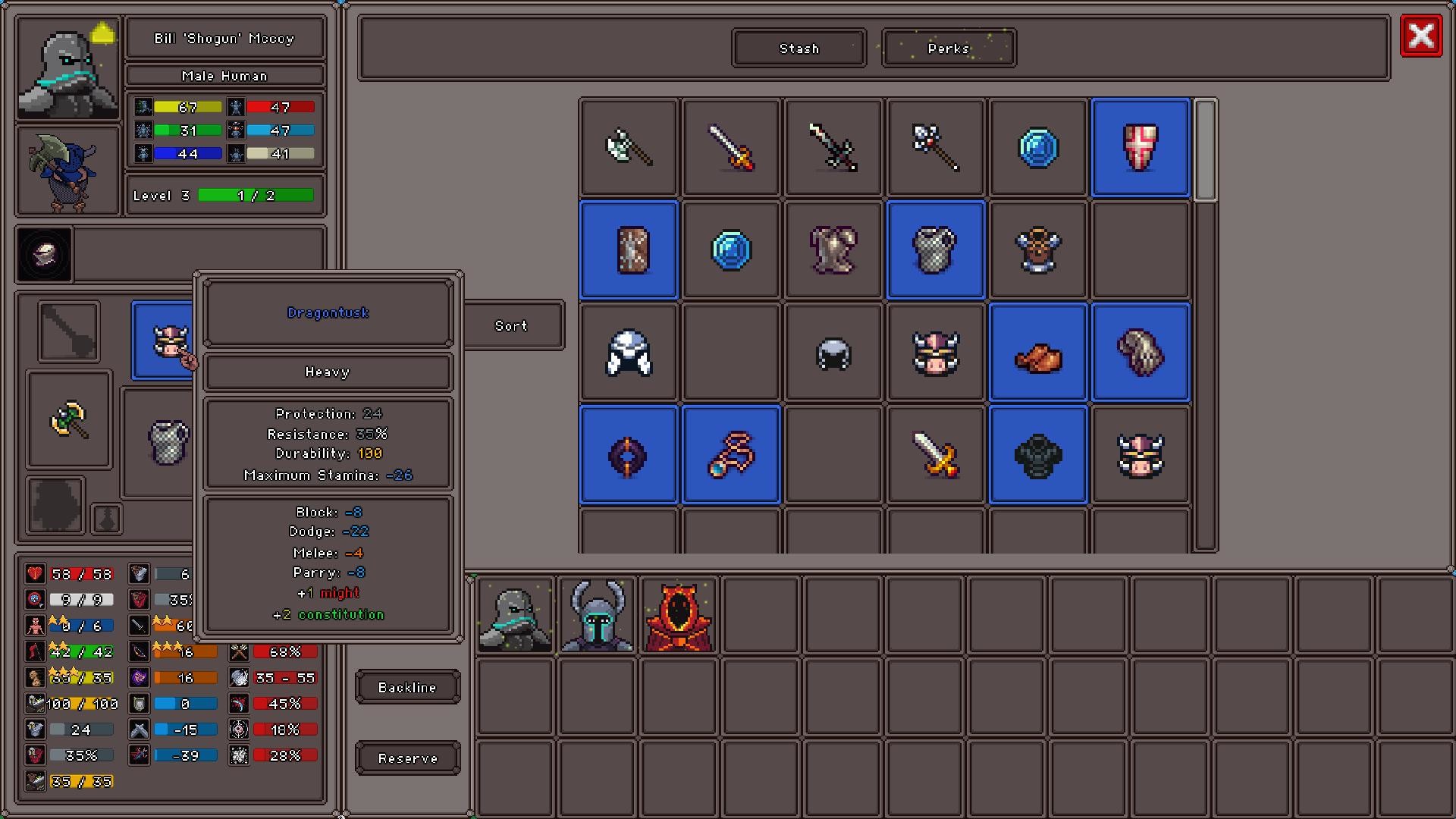Deselect the highlighted pink amulet
1456x819 pixels.
pos(730,453)
